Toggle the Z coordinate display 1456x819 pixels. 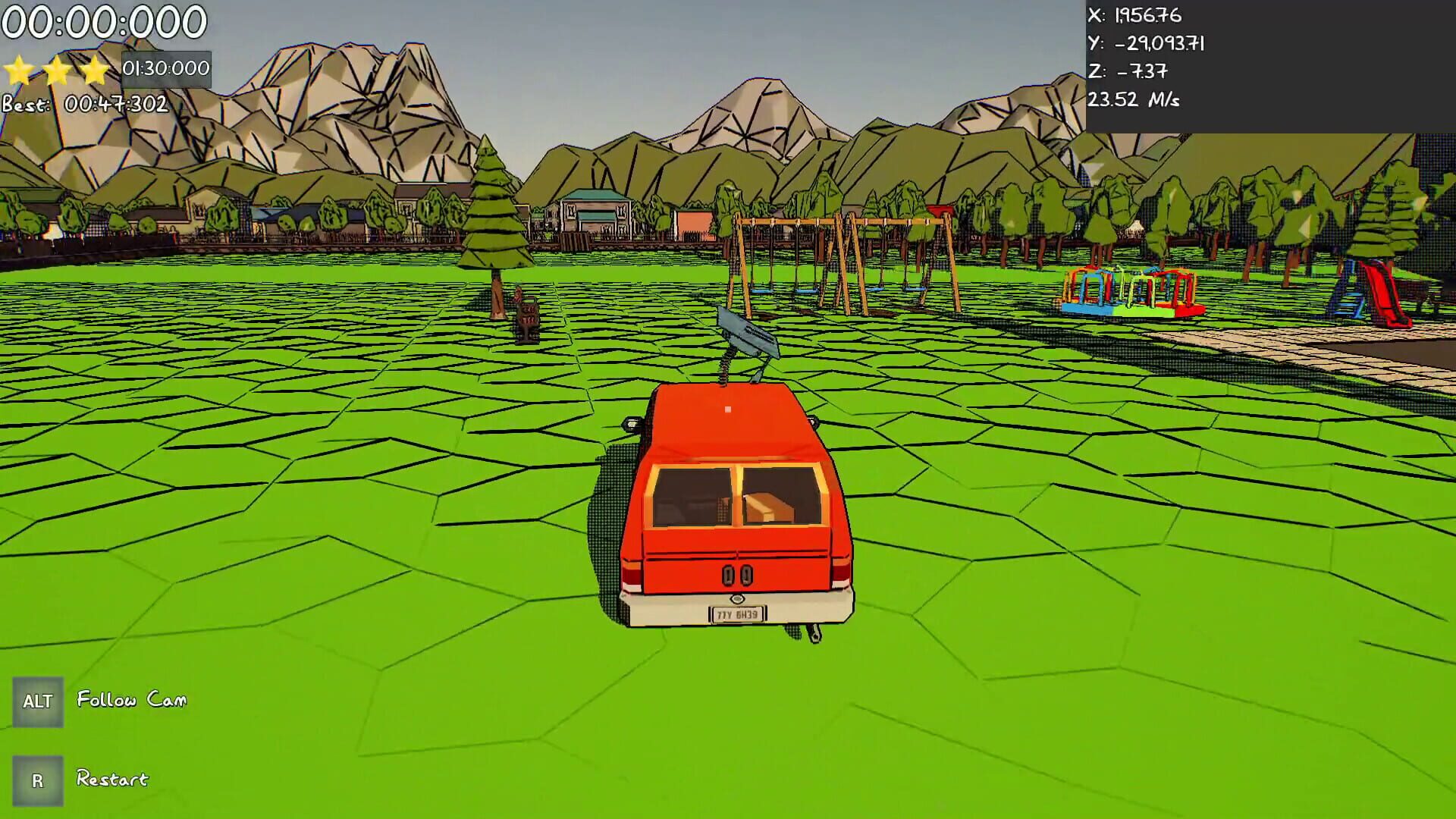[x=1130, y=71]
